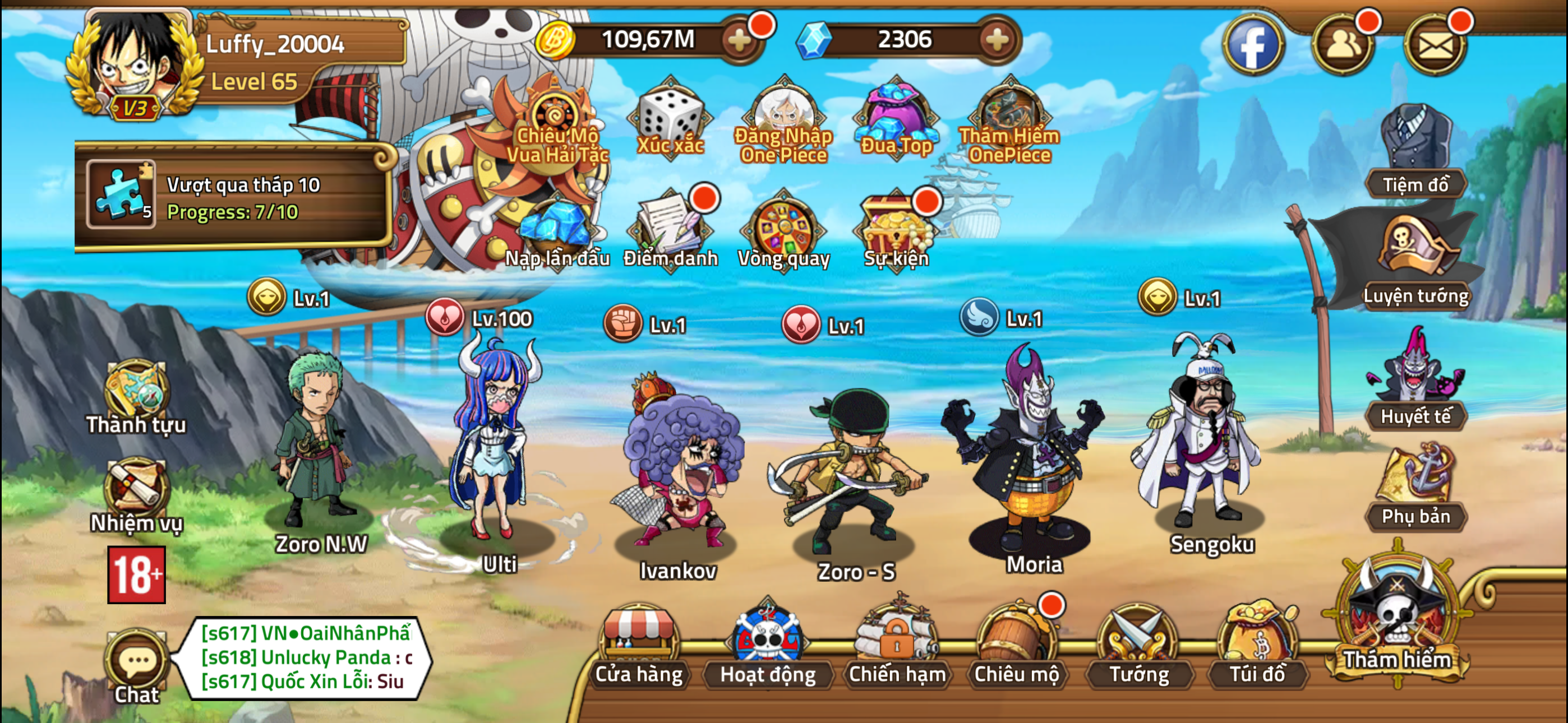Open Luyện tướng training
Viewport: 1568px width, 723px height.
(x=1415, y=262)
